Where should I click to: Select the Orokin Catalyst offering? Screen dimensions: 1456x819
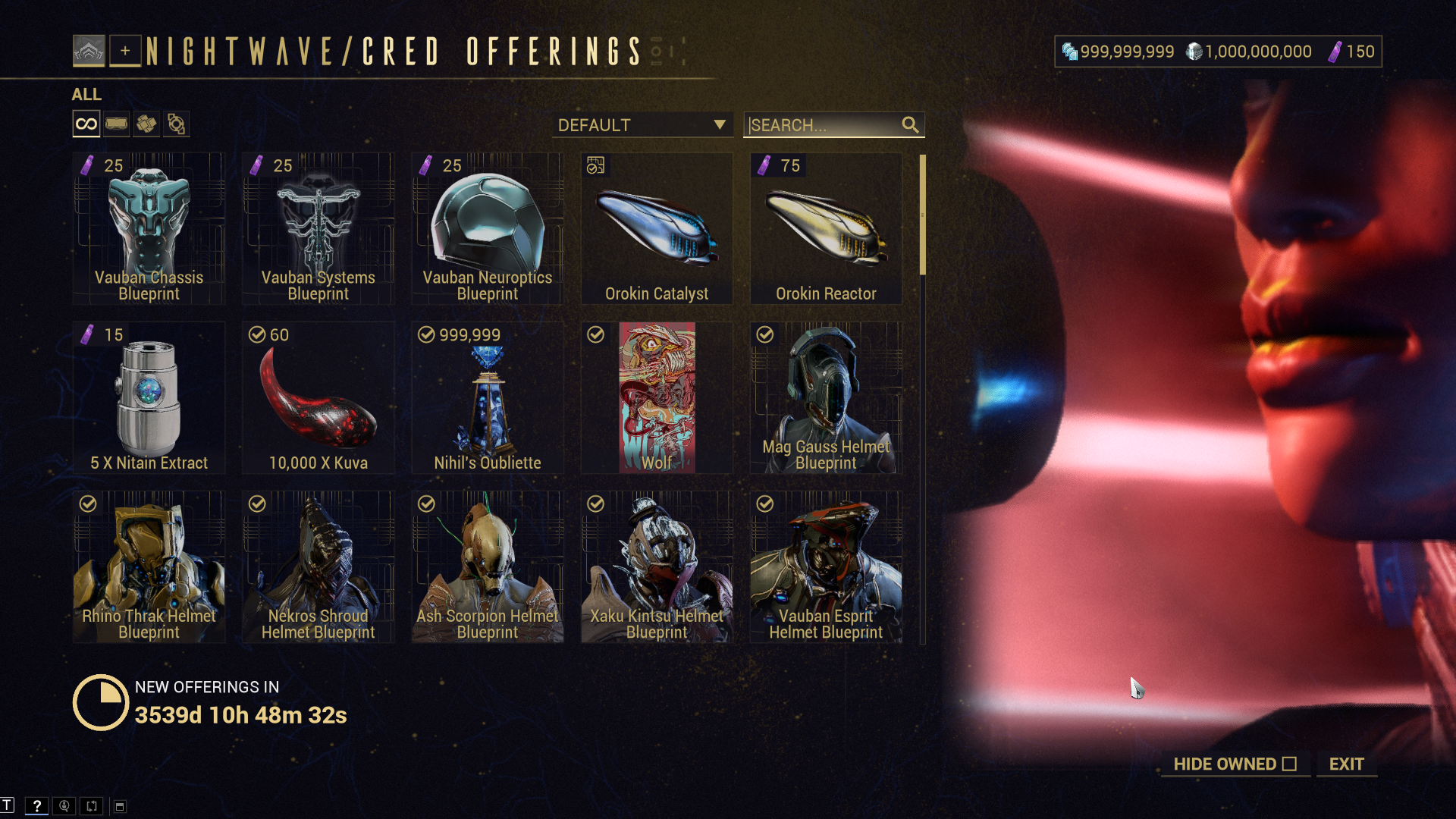point(657,228)
